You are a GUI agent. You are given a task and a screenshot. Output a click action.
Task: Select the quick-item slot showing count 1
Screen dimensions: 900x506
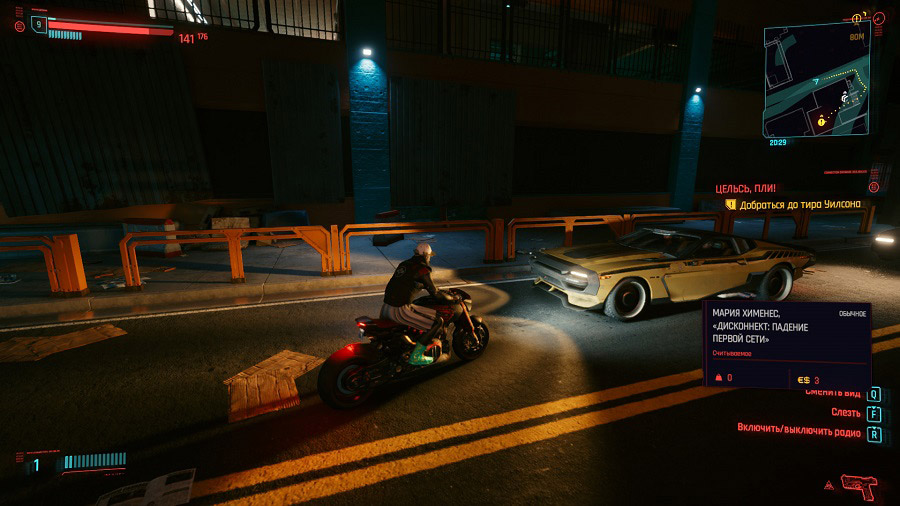coord(37,464)
